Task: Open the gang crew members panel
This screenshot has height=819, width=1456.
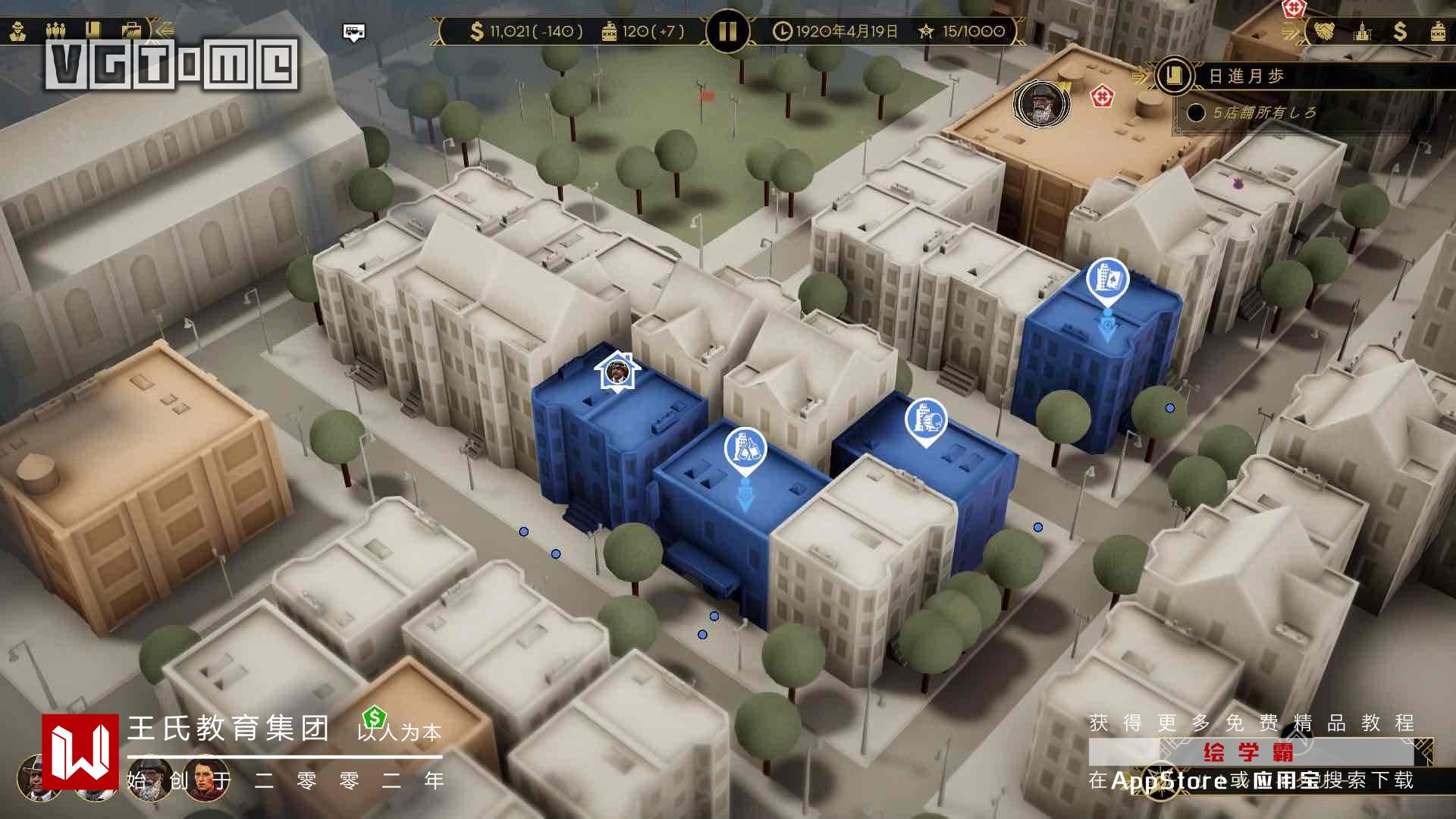Action: 56,31
